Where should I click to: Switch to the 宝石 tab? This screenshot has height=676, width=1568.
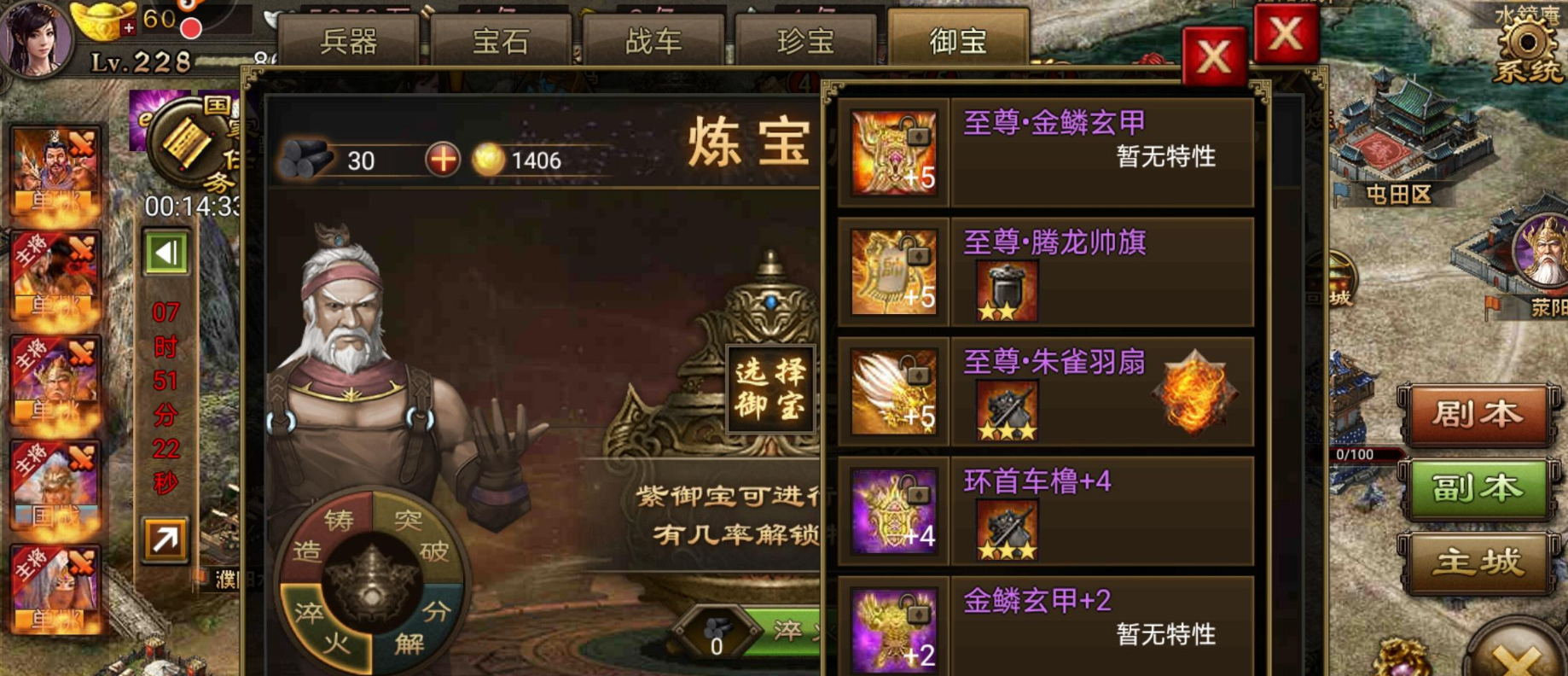click(x=502, y=40)
